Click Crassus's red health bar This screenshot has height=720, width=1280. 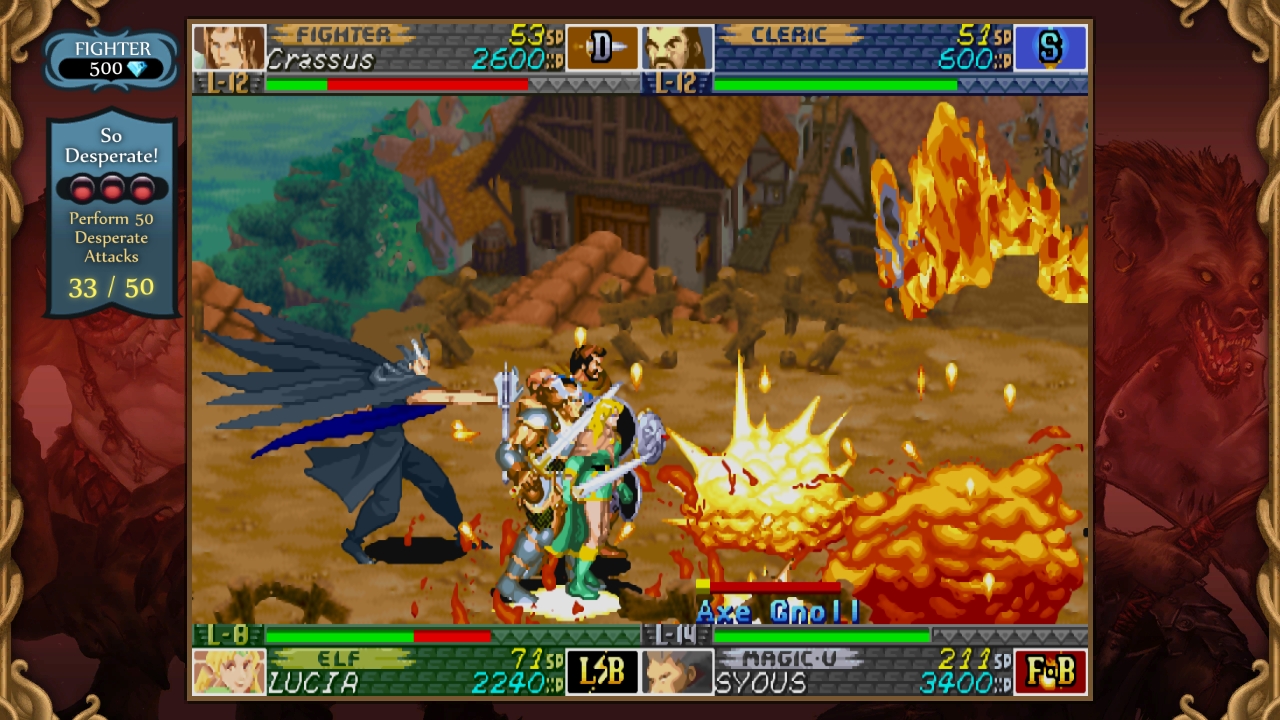(x=430, y=85)
